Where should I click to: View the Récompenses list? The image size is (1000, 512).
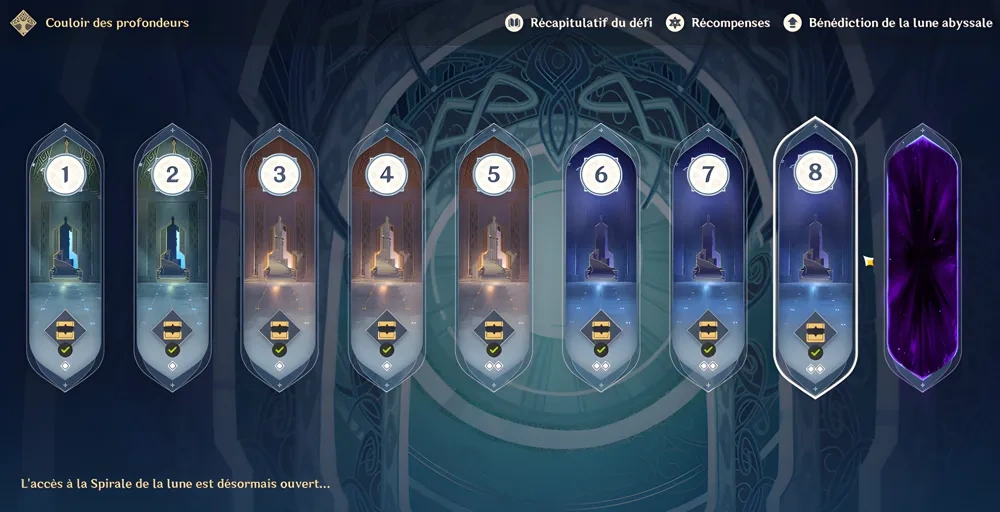click(720, 22)
